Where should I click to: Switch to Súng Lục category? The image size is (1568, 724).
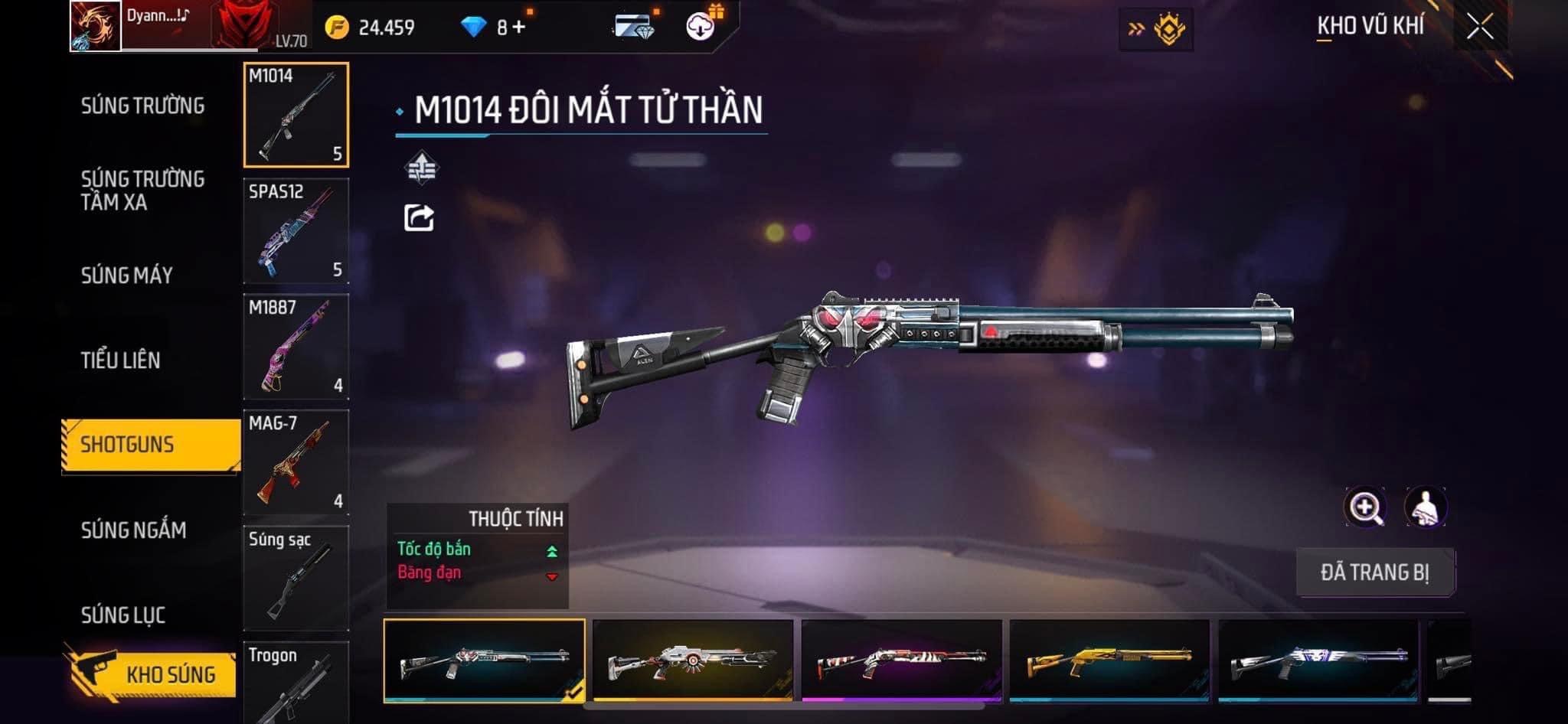point(123,615)
